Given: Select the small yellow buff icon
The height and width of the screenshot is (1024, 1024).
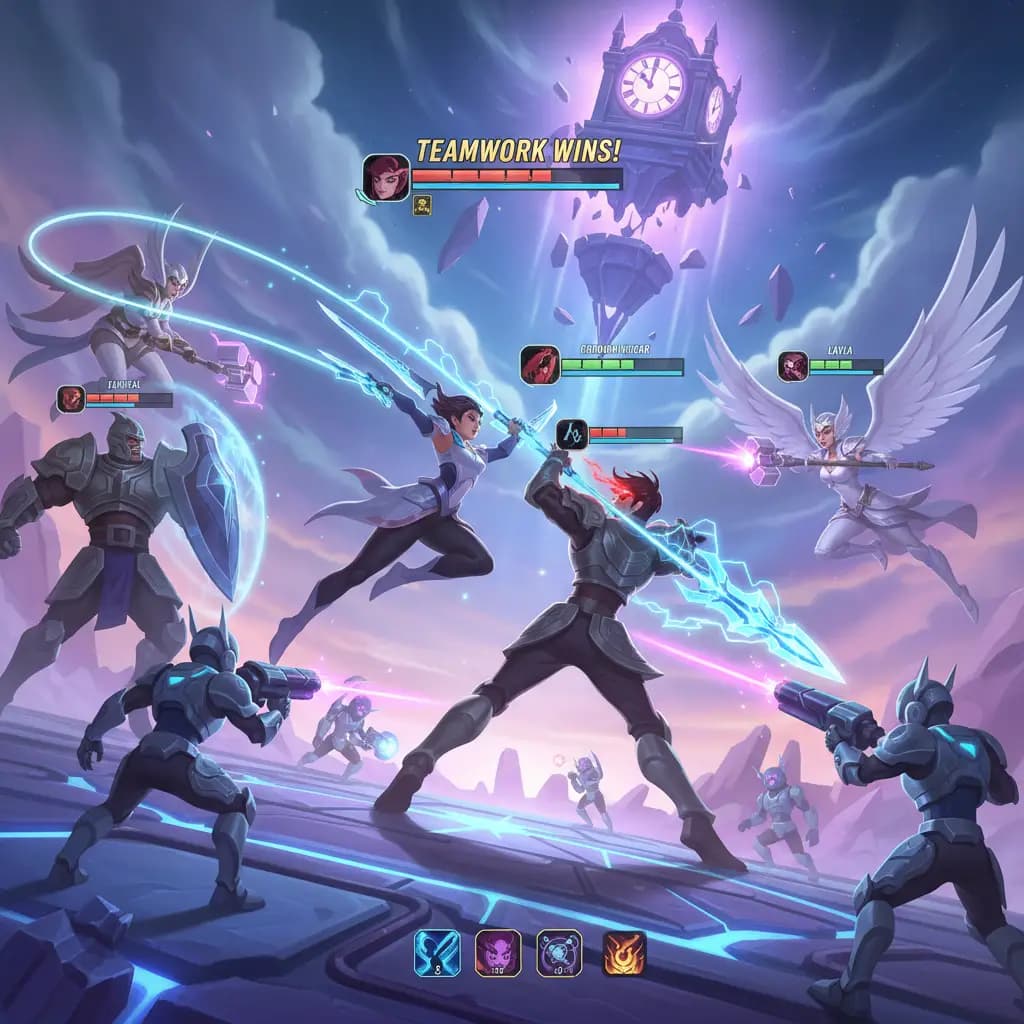Looking at the screenshot, I should 422,205.
